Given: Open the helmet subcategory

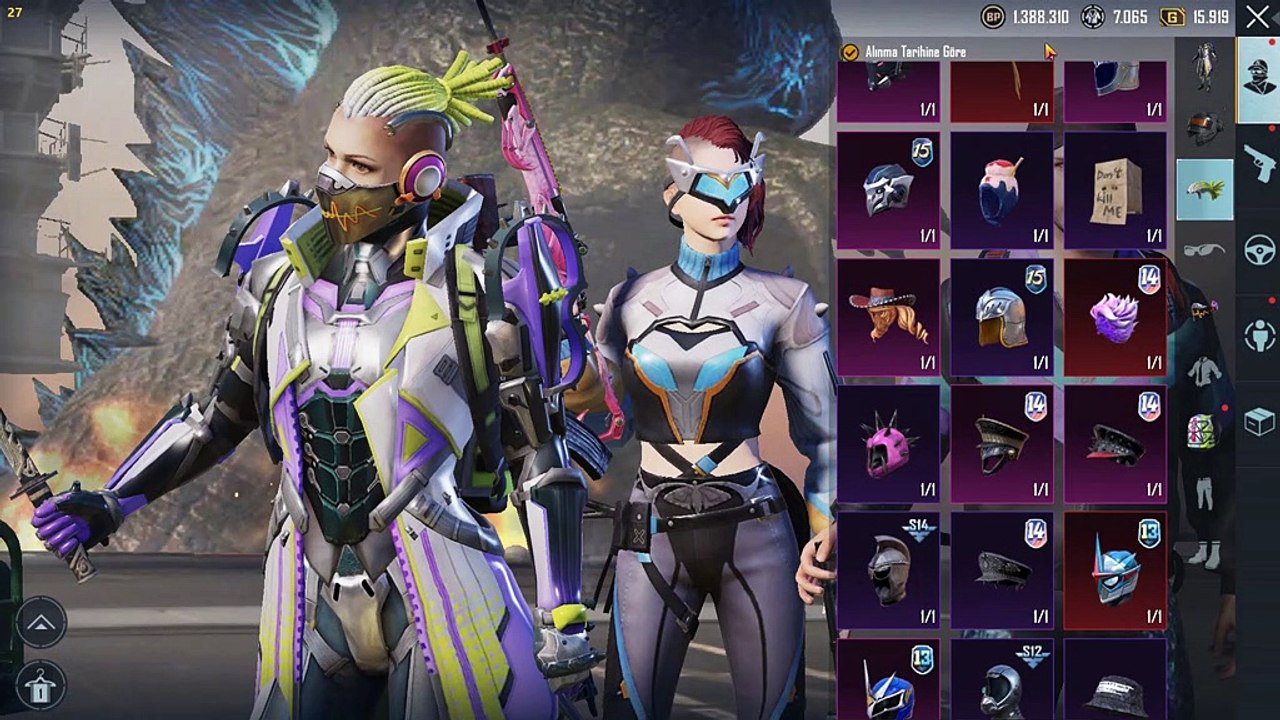Looking at the screenshot, I should click(x=1204, y=127).
